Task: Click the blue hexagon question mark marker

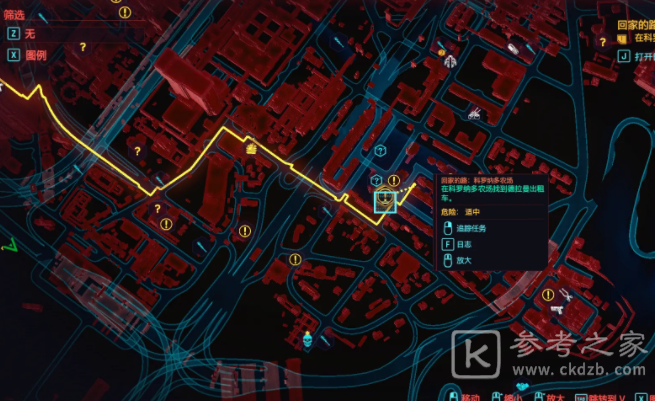Action: pos(380,150)
